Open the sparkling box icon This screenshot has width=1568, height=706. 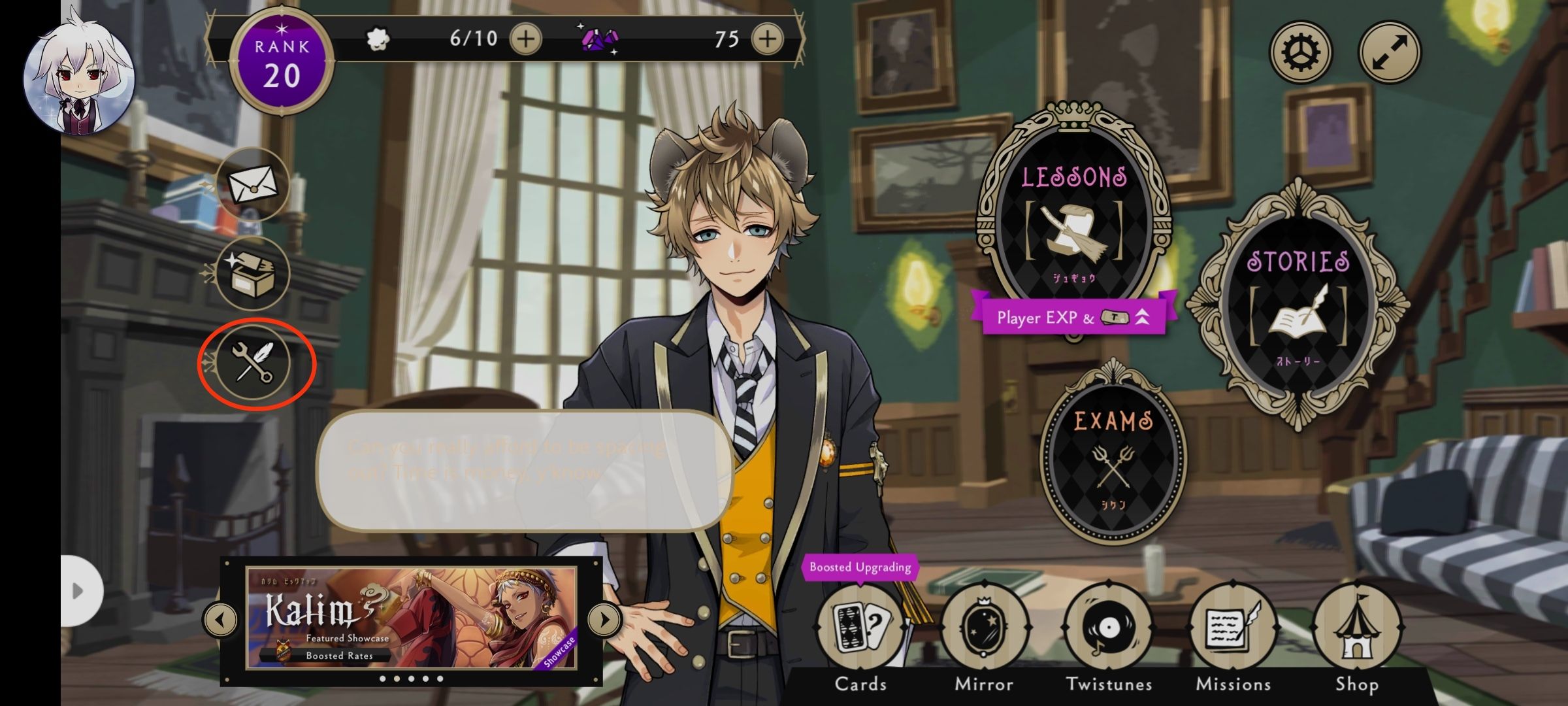pyautogui.click(x=253, y=273)
